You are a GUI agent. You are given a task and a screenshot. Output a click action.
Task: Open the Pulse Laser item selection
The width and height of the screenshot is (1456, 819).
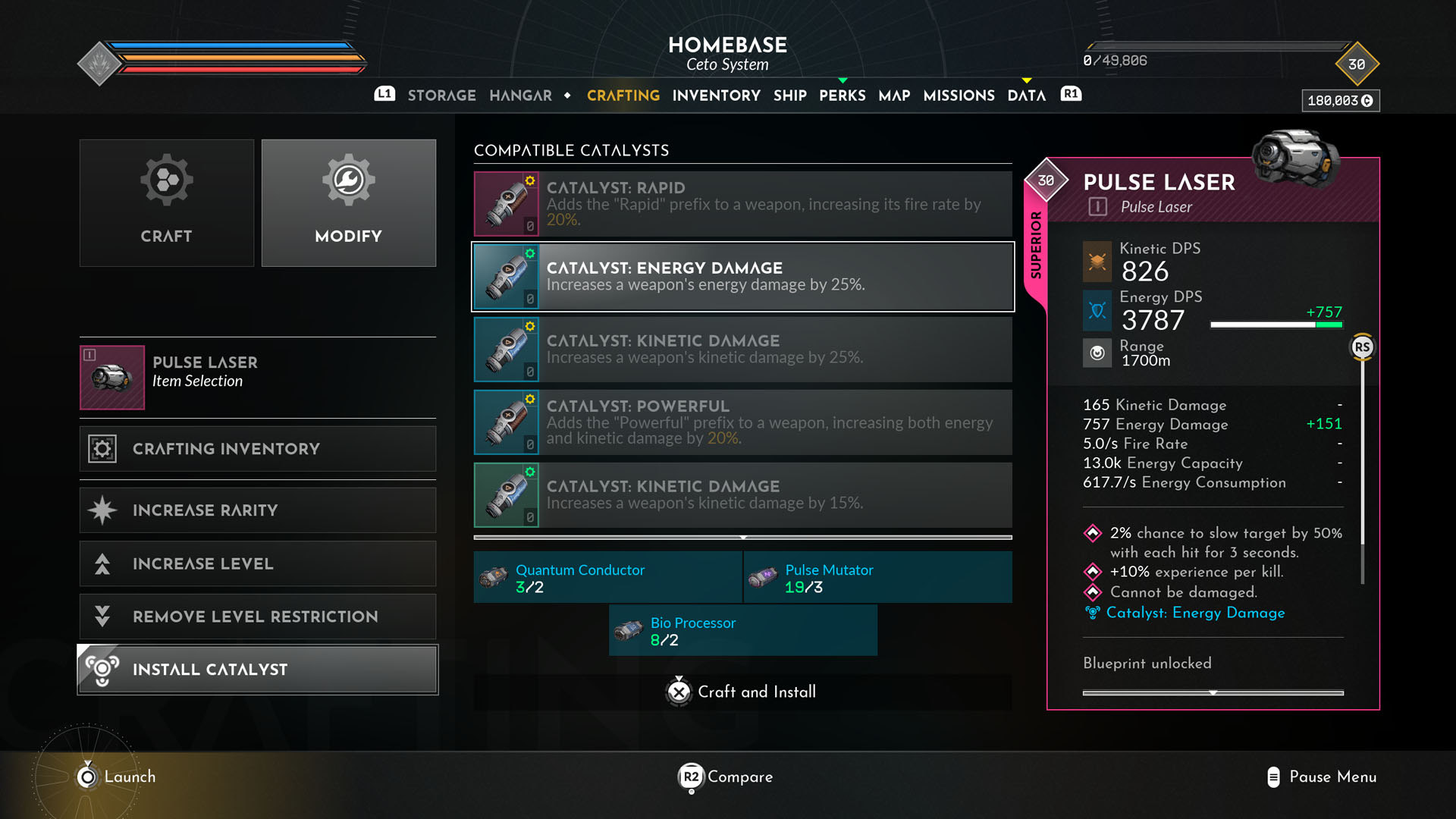tap(258, 377)
